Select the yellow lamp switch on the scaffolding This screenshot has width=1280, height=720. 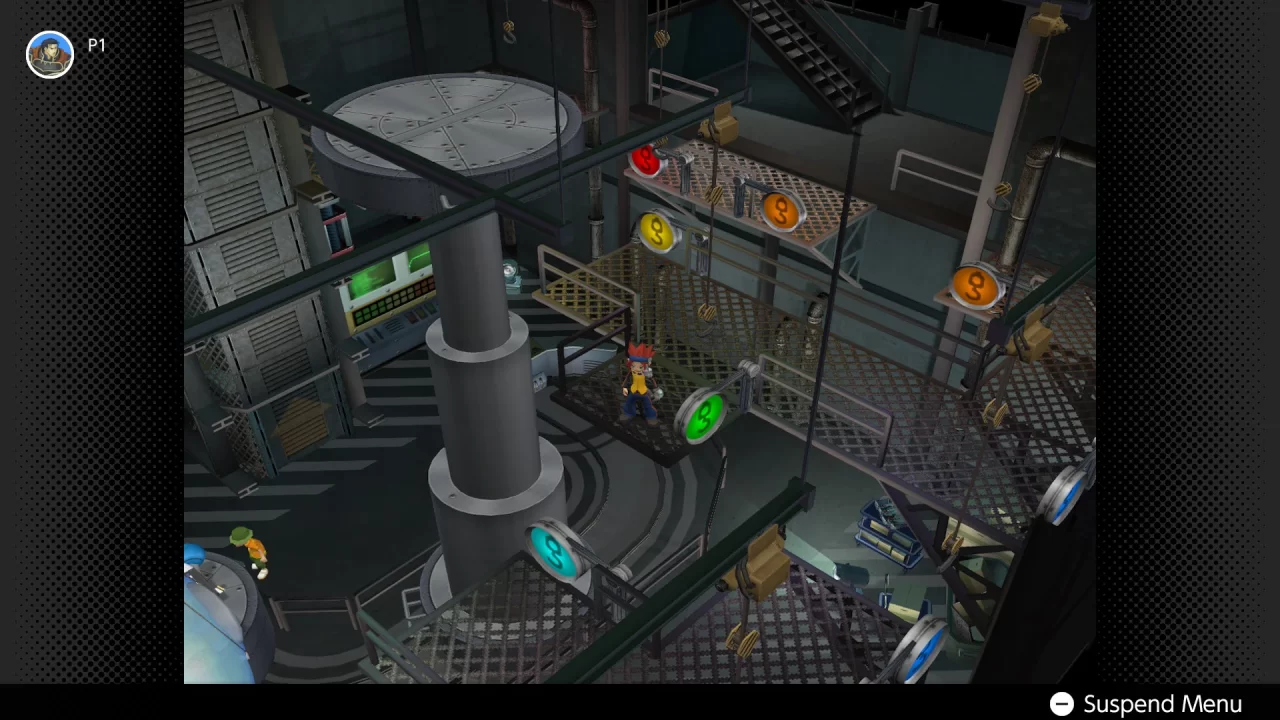[657, 232]
